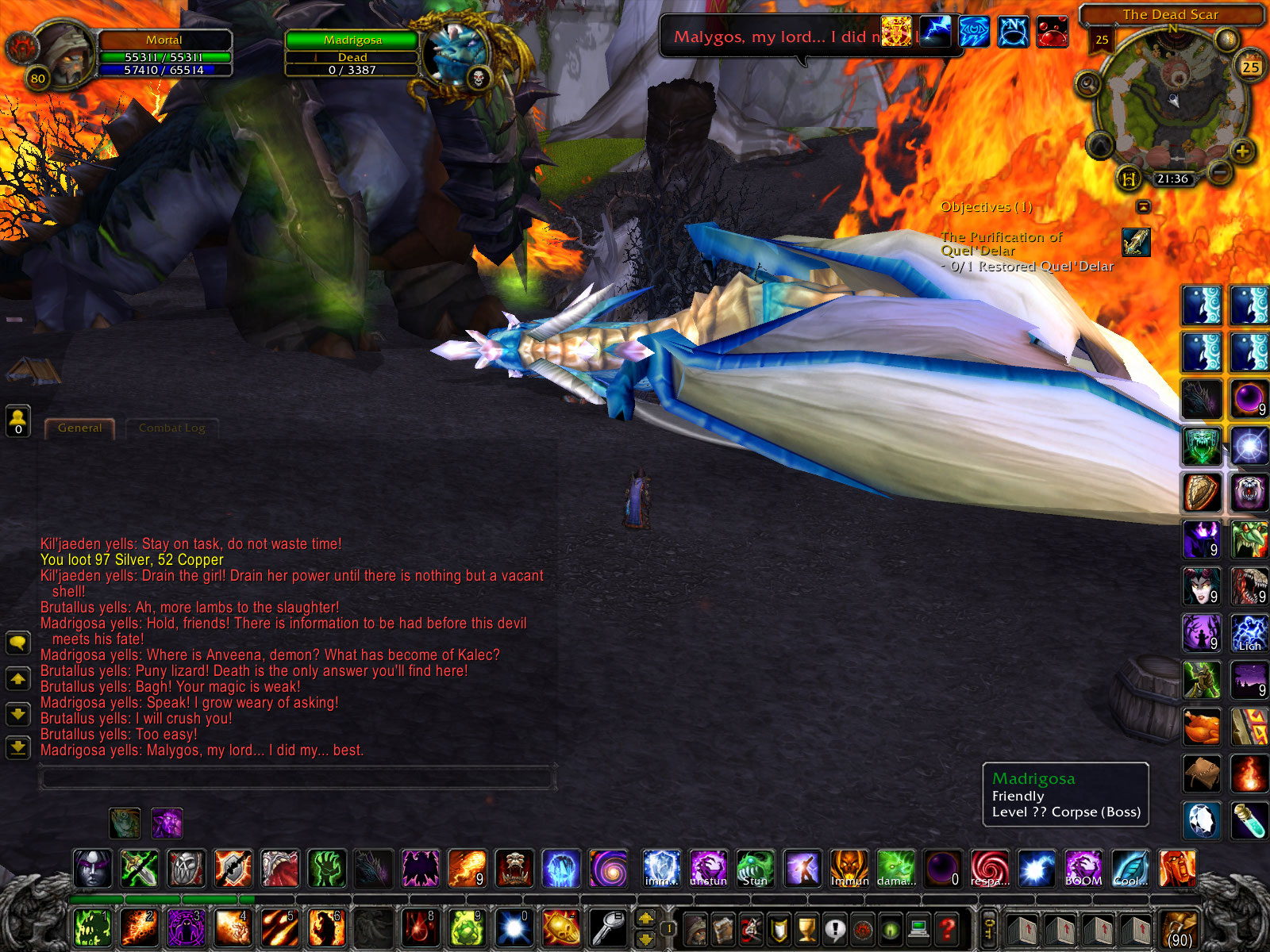This screenshot has height=952, width=1270.
Task: Open the key ring next to the bags
Action: (988, 930)
